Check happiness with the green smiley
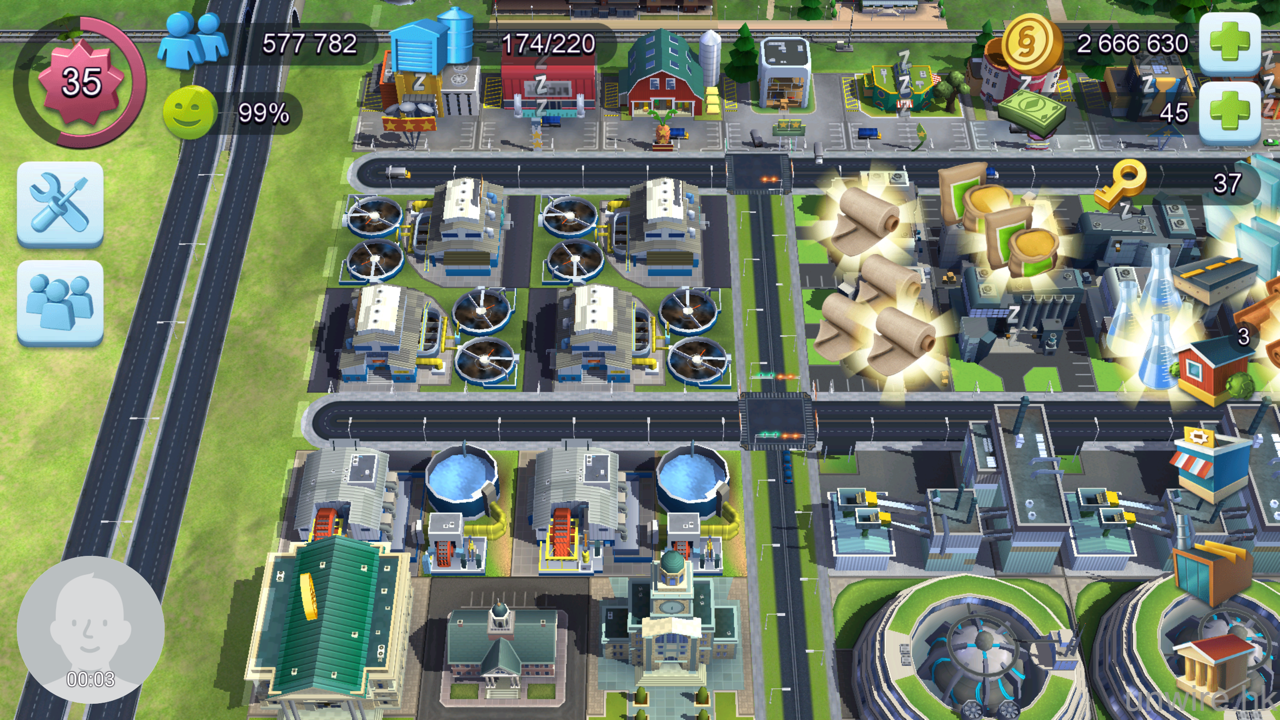This screenshot has width=1280, height=720. pyautogui.click(x=190, y=113)
